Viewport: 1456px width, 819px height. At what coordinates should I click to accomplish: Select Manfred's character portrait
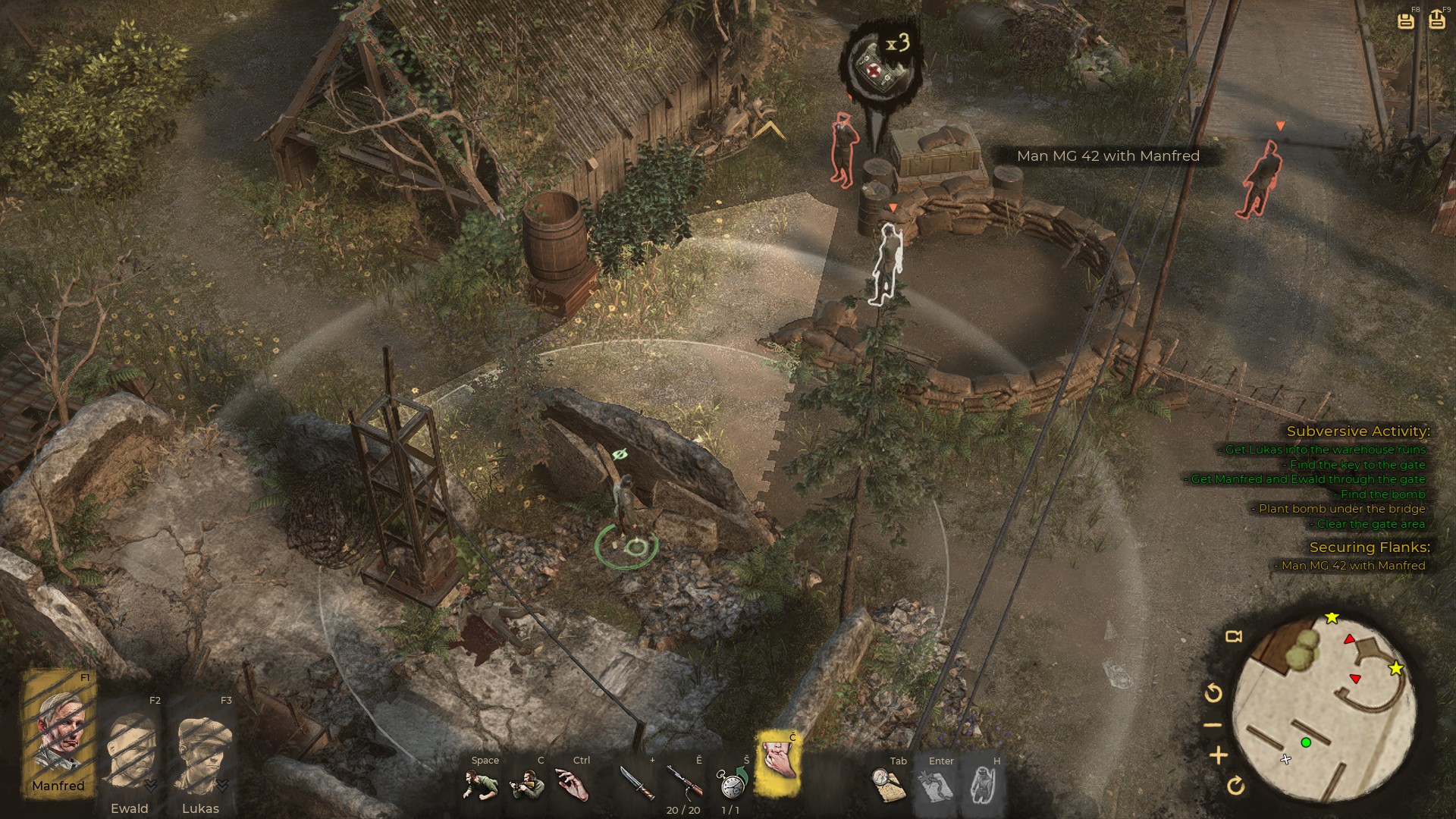point(60,732)
